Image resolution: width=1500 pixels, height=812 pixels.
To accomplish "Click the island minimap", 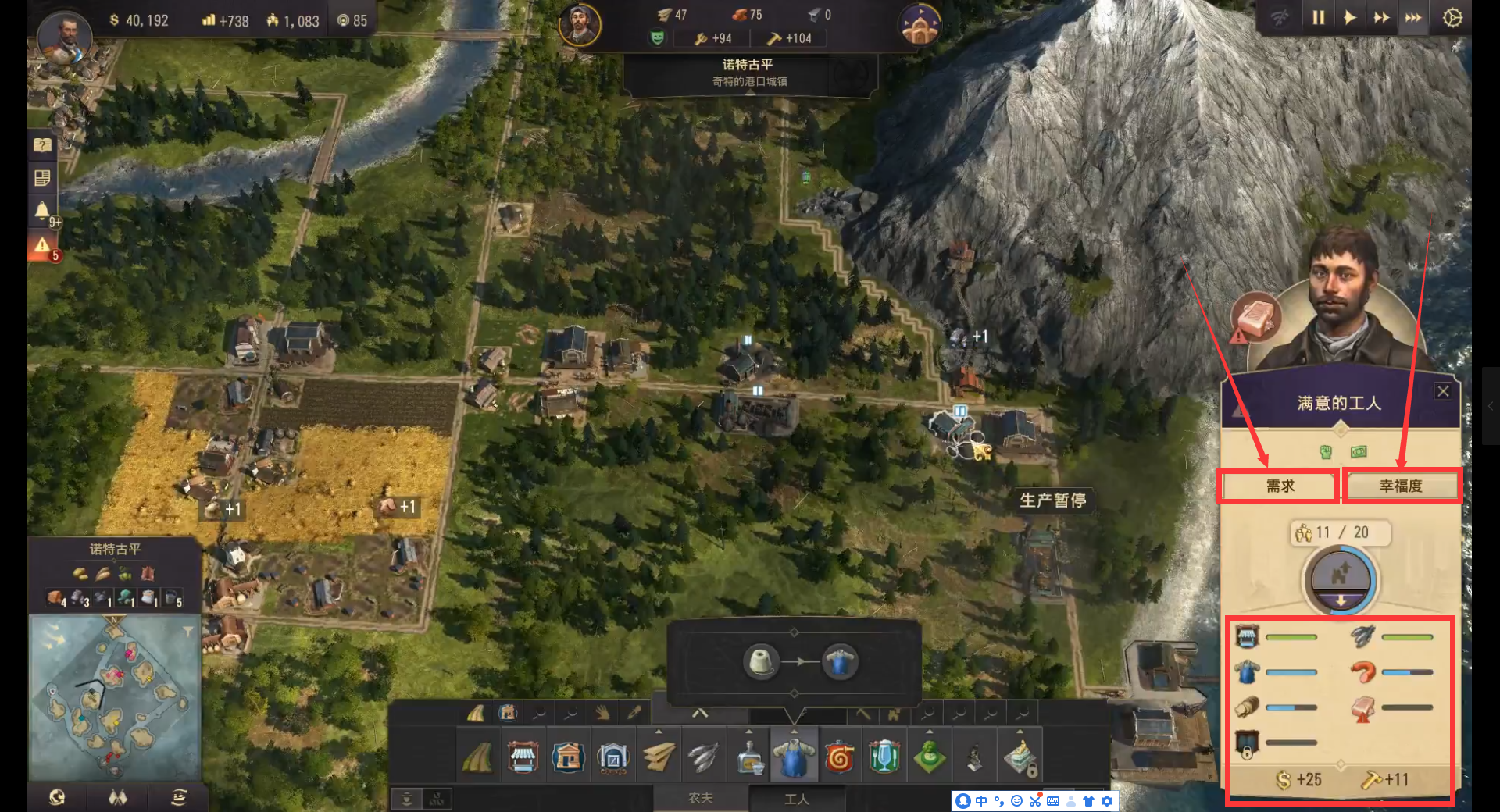I will coord(114,695).
